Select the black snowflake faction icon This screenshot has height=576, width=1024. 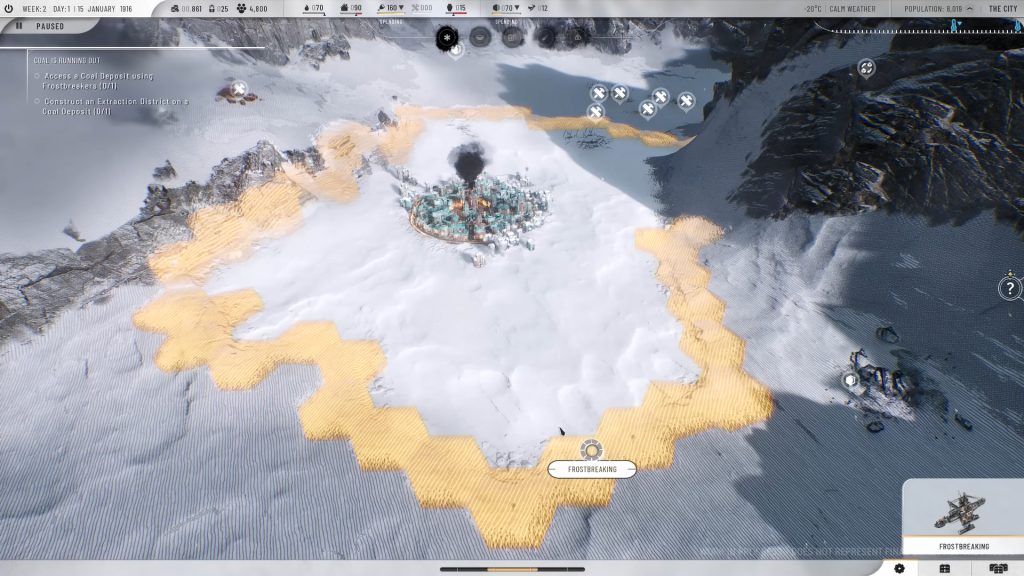447,37
